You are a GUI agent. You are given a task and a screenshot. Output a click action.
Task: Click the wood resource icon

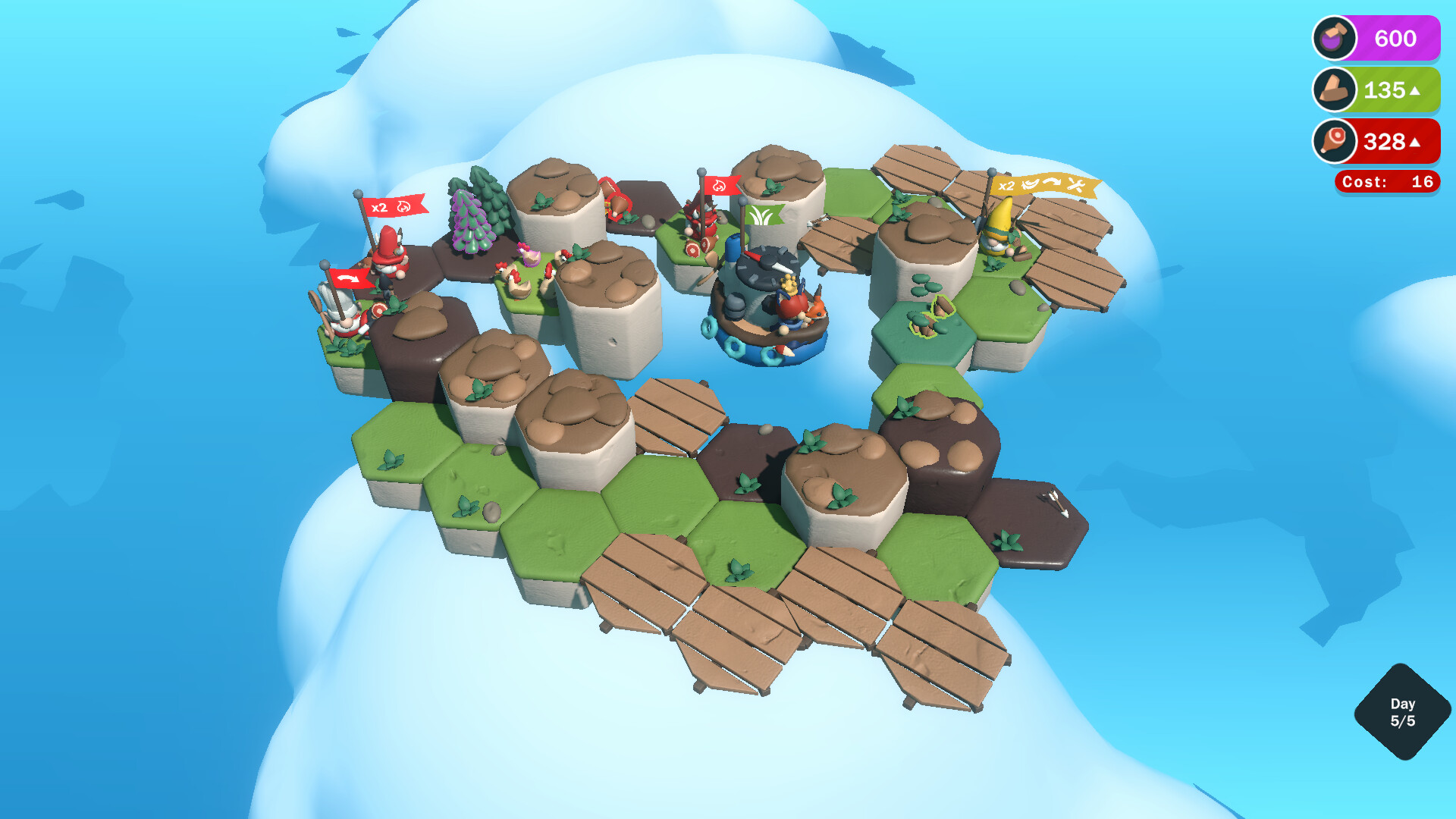point(1335,89)
